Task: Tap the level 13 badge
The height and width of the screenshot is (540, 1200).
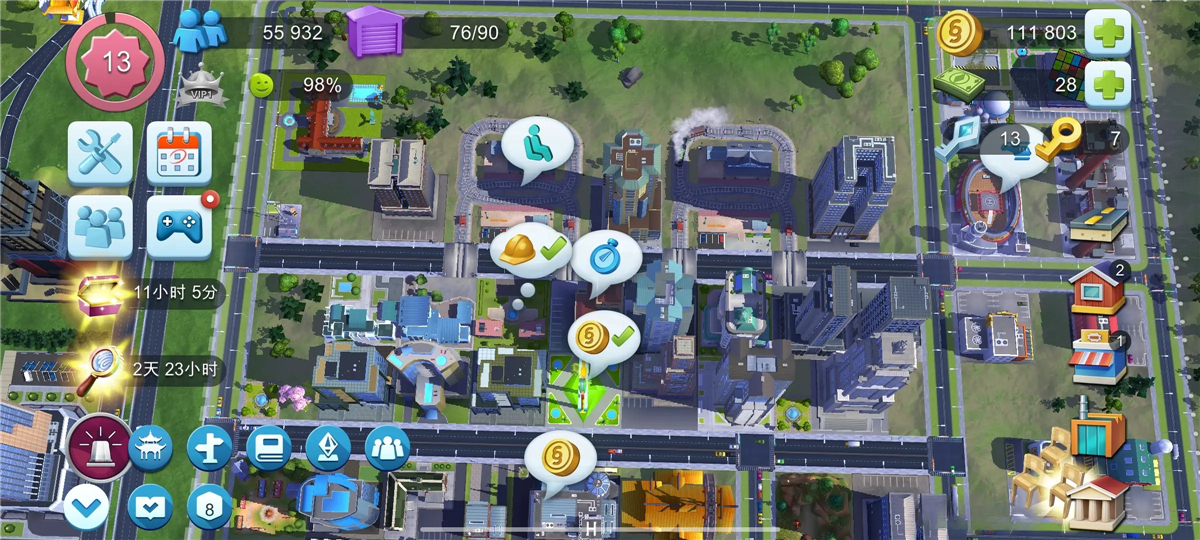Action: [x=116, y=62]
